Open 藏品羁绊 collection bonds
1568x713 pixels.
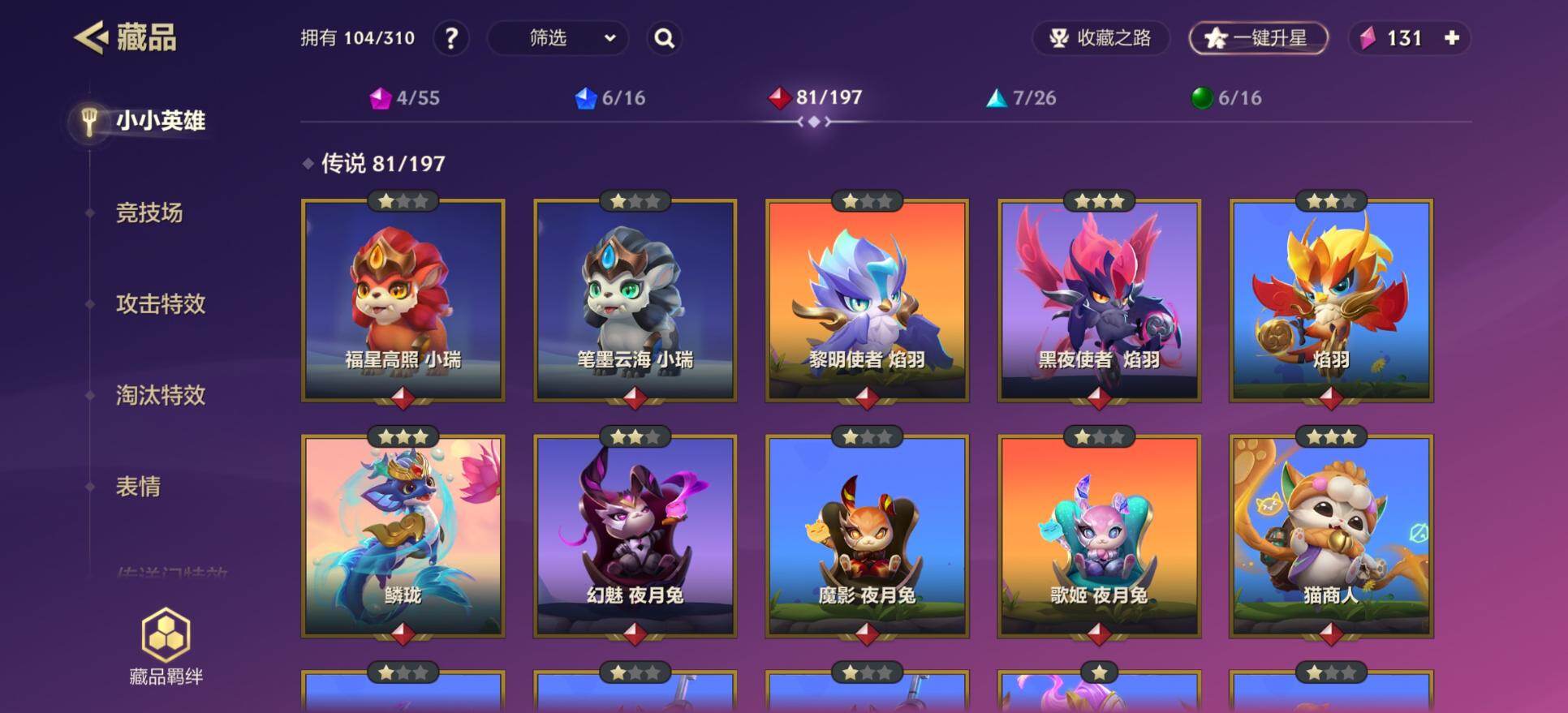166,646
